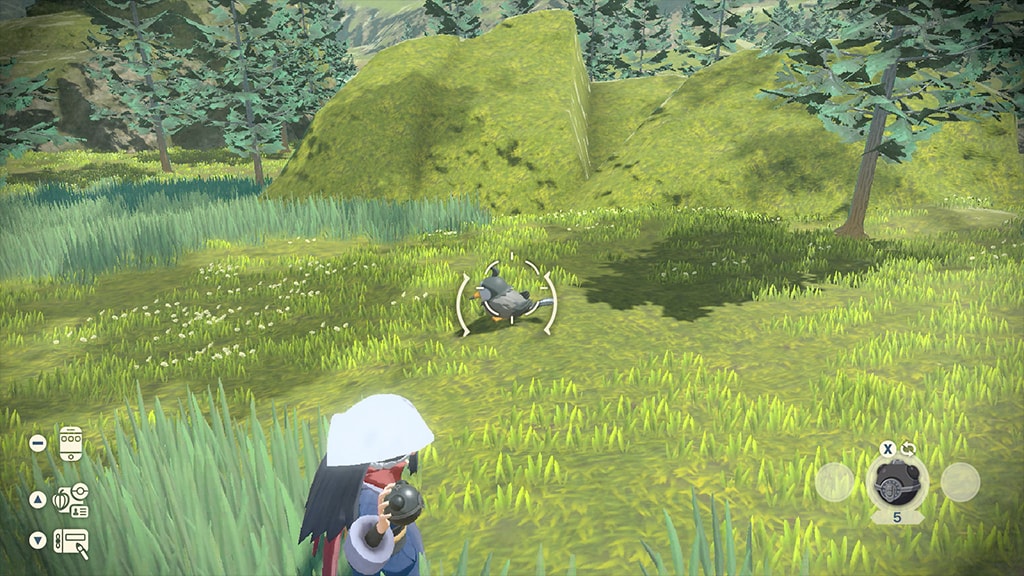Select the console-and-stylus icon
This screenshot has height=576, width=1024.
pyautogui.click(x=70, y=542)
